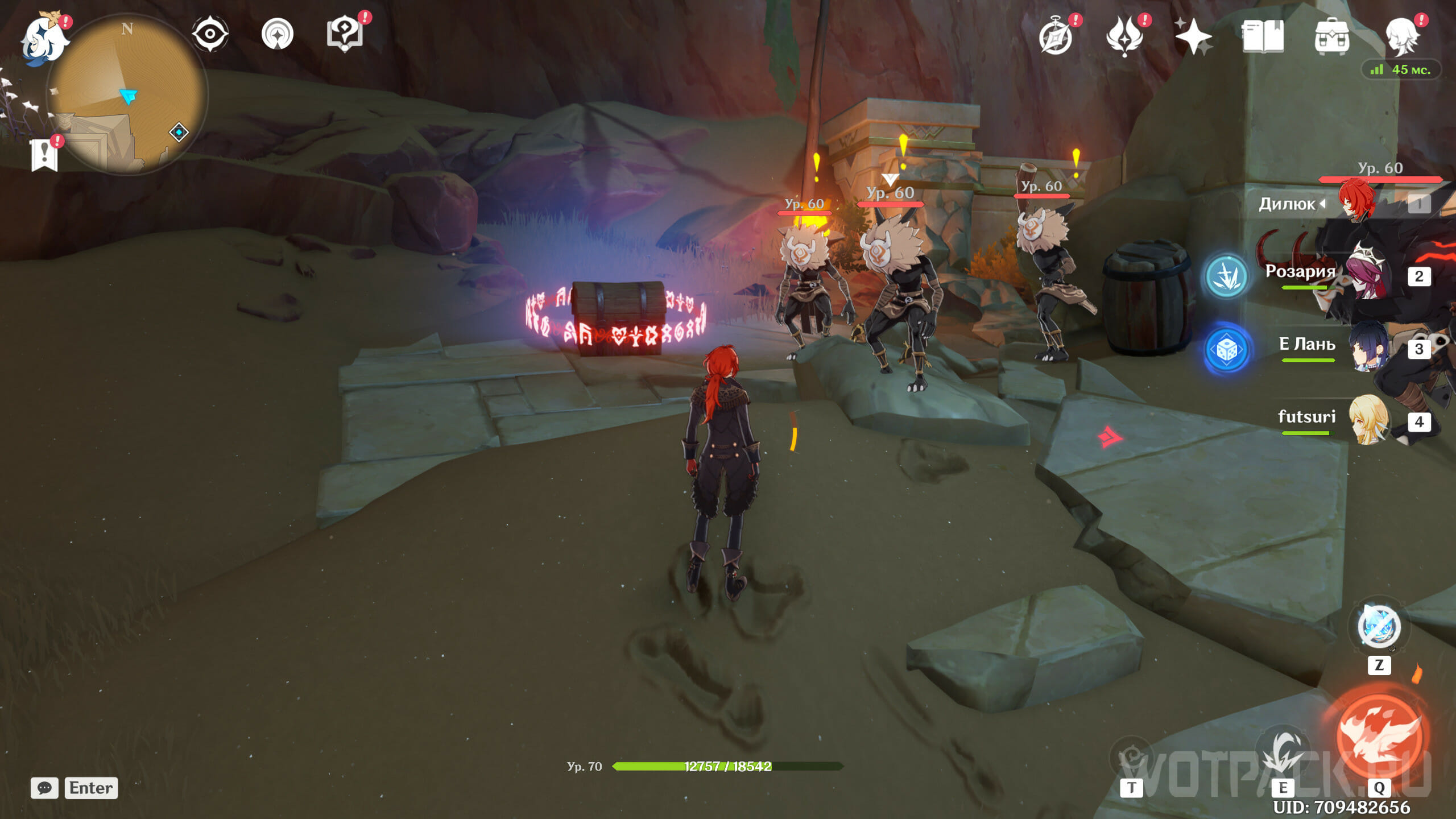The width and height of the screenshot is (1456, 819).
Task: Open the Adventurer Handbook book icon
Action: tap(1263, 36)
